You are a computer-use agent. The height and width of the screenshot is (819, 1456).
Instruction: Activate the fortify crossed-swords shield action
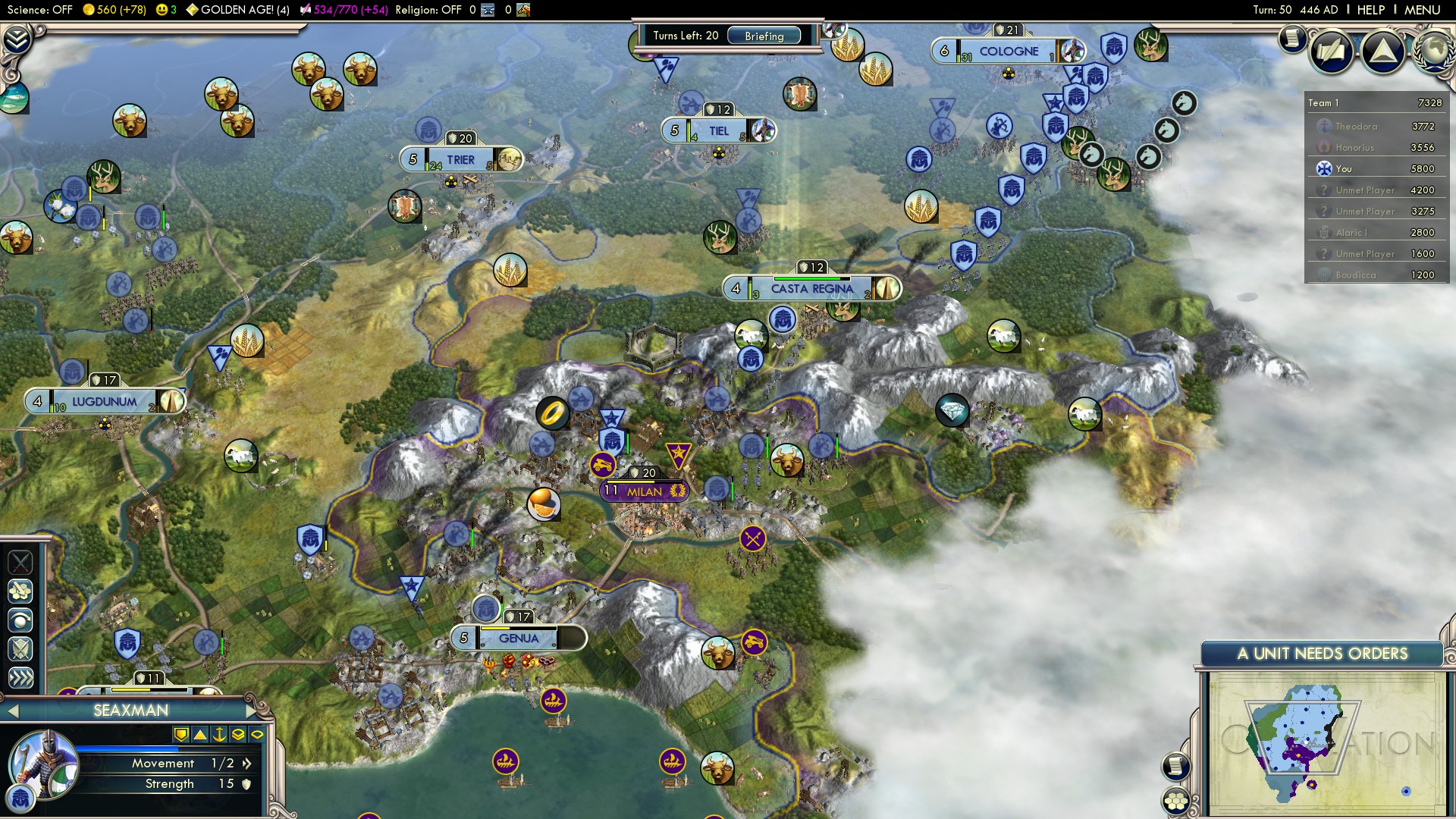[20, 649]
